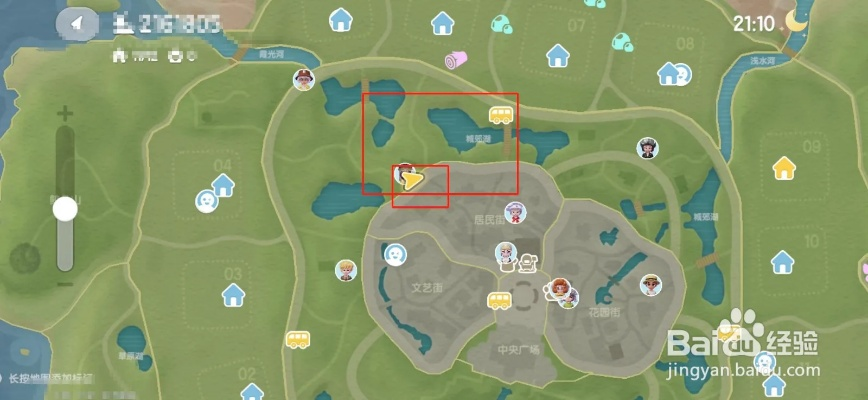
Task: Zoom in with the plus sign
Action: [66, 114]
